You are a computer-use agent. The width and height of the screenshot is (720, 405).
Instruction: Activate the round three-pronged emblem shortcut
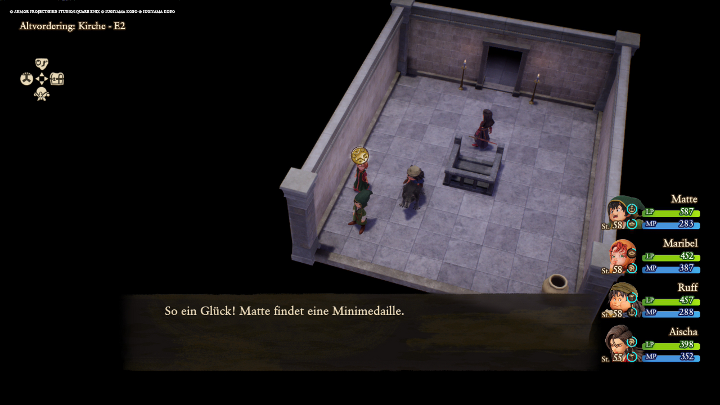coord(27,79)
